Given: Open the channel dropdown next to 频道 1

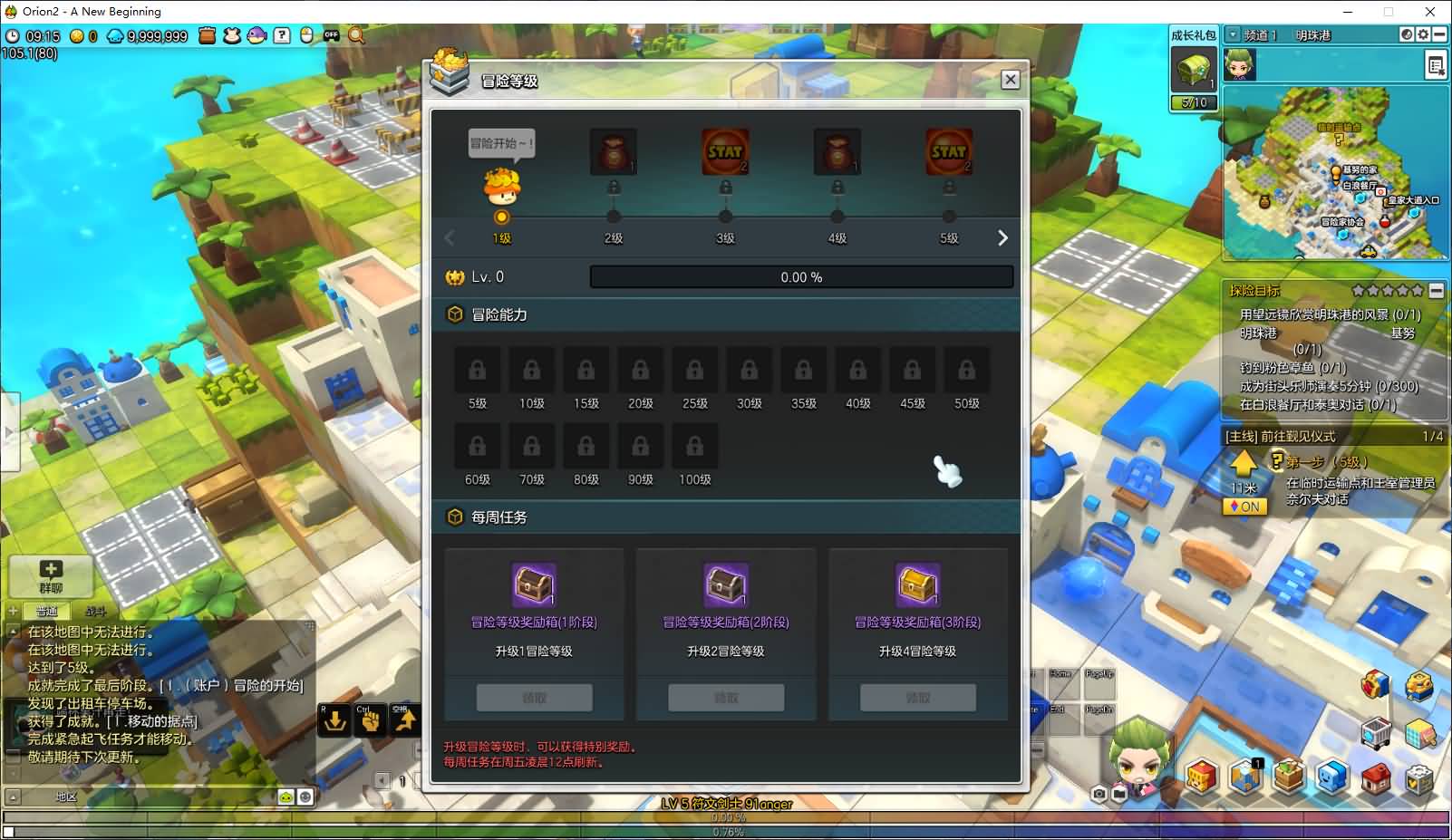Looking at the screenshot, I should coord(1233,34).
